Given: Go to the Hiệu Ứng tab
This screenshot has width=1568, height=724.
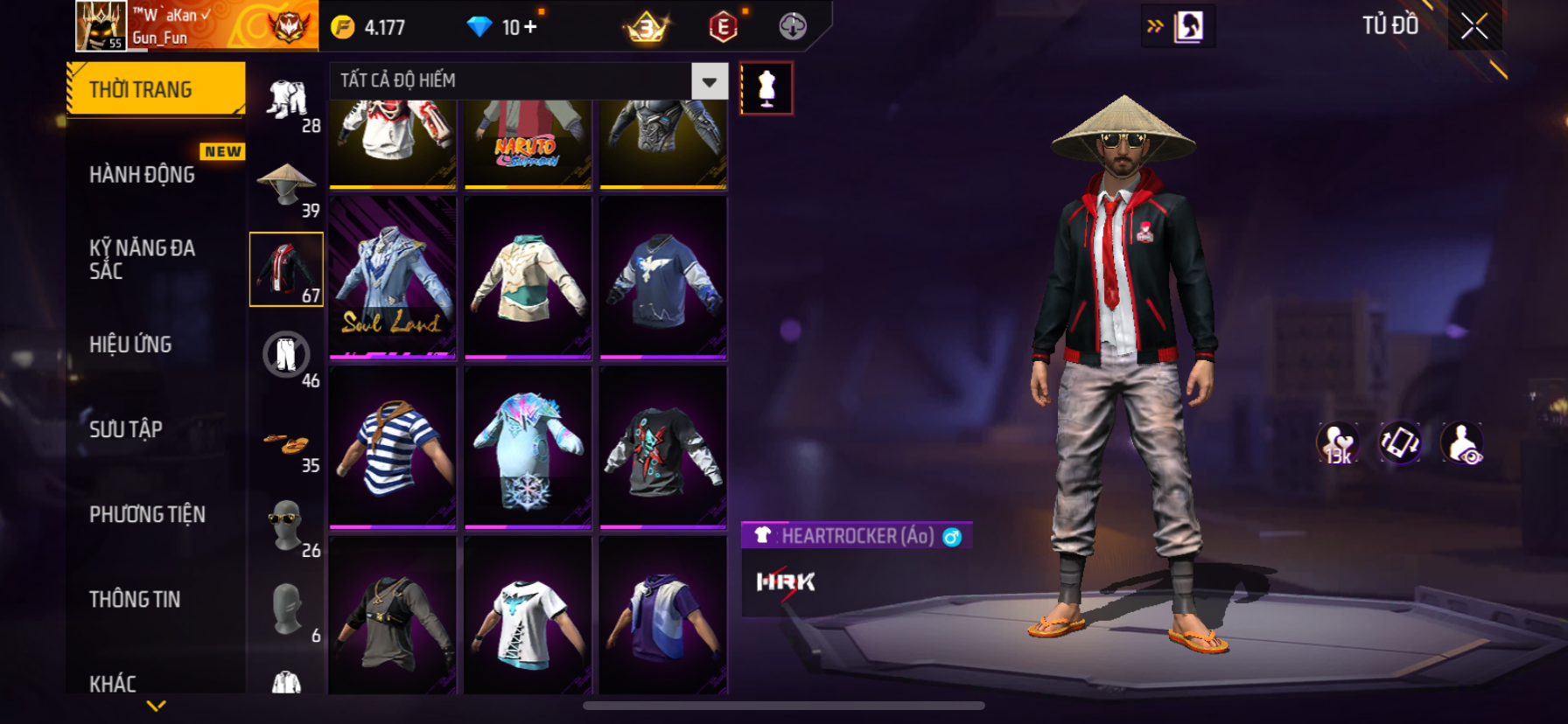Looking at the screenshot, I should click(x=131, y=345).
